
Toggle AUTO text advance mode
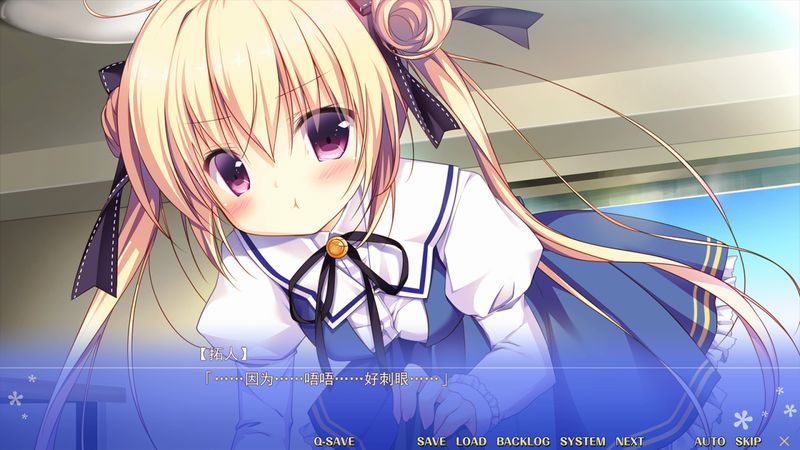[710, 441]
